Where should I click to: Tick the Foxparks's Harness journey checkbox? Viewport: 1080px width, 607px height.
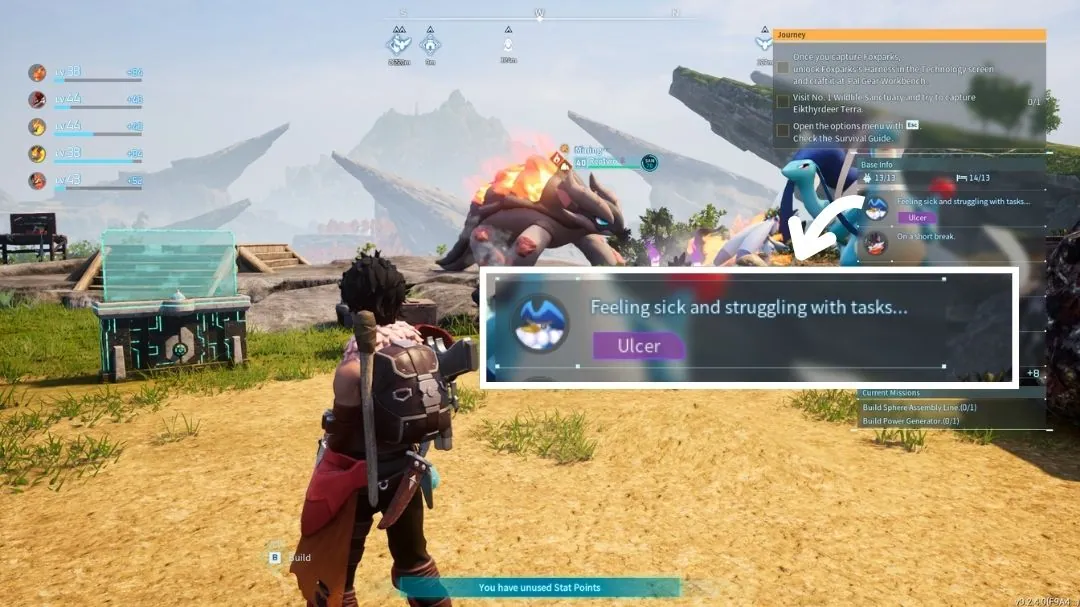point(783,69)
